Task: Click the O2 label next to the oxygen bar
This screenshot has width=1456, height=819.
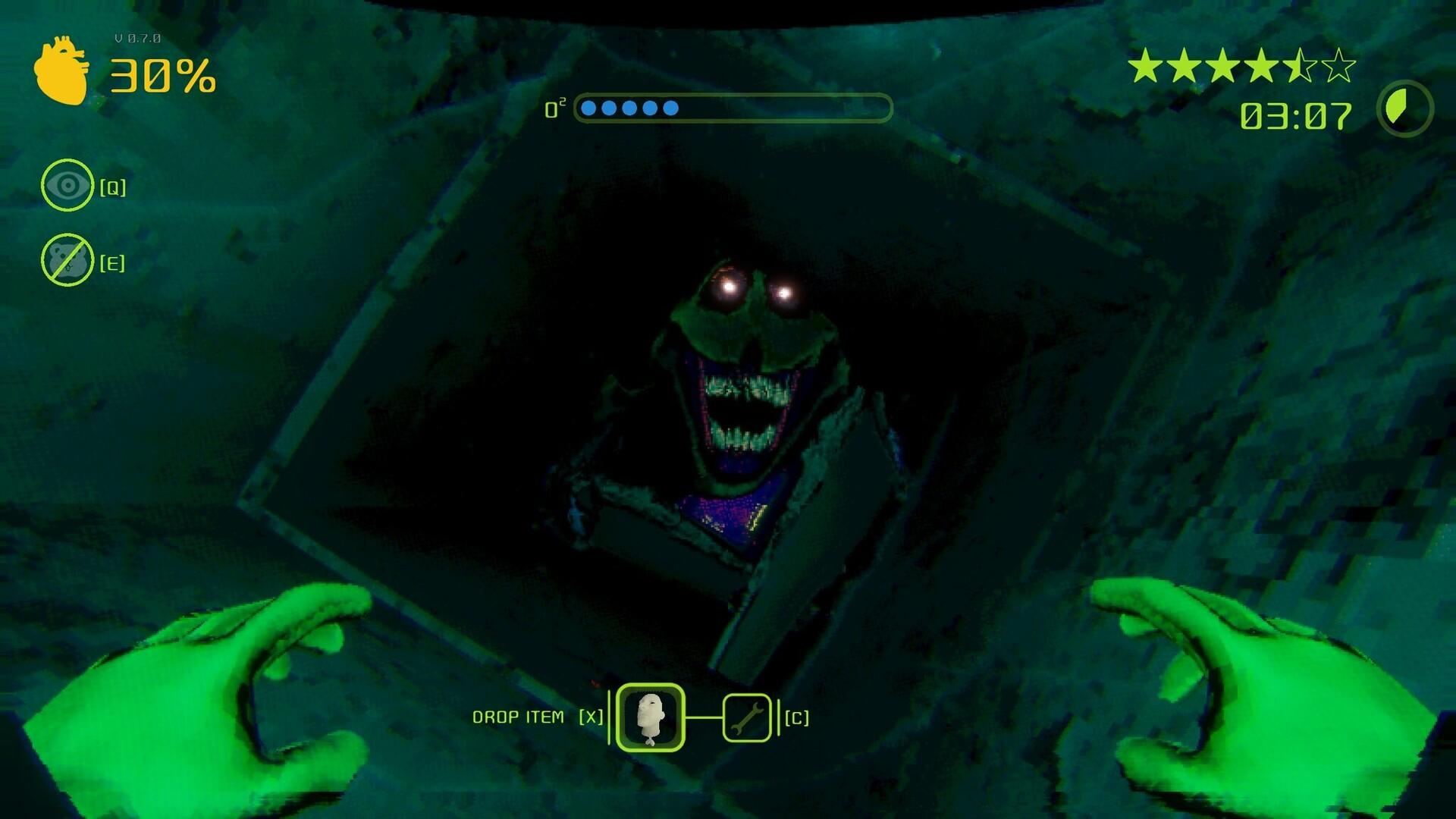Action: (x=555, y=108)
